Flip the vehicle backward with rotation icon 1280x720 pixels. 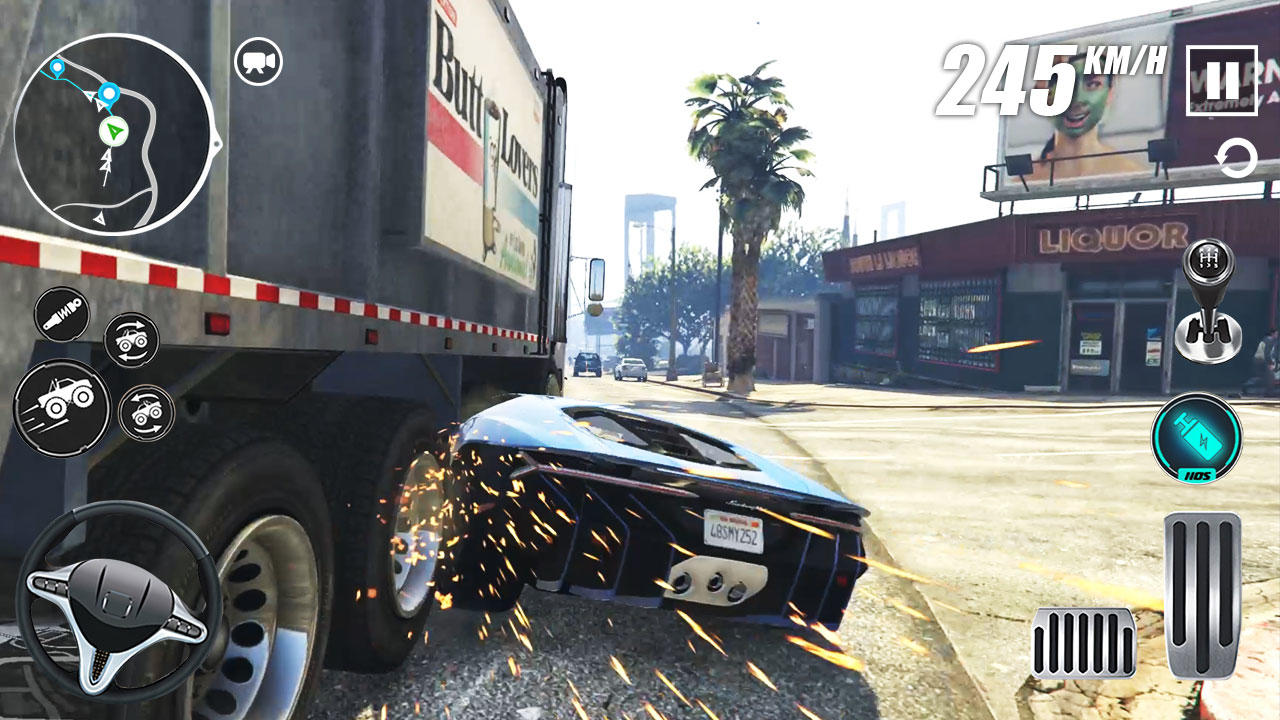[149, 413]
